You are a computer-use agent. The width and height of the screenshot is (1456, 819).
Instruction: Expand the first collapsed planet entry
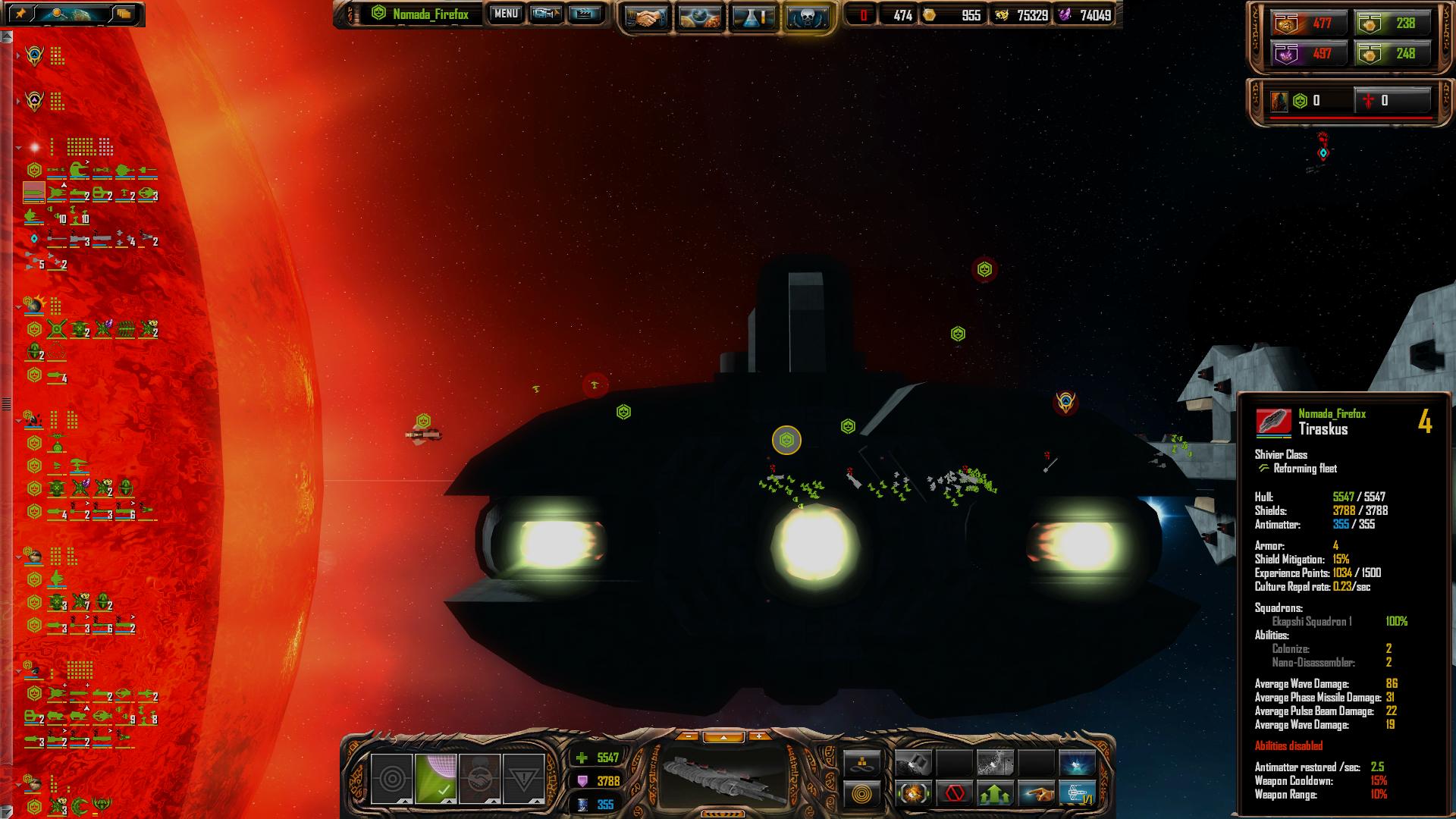click(18, 56)
